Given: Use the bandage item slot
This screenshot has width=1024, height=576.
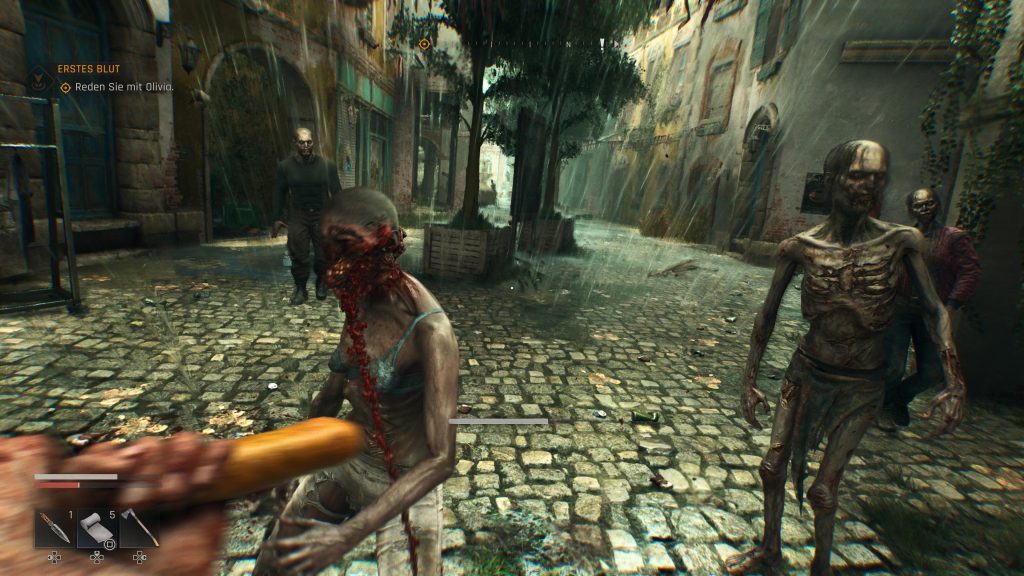Looking at the screenshot, I should (x=95, y=528).
